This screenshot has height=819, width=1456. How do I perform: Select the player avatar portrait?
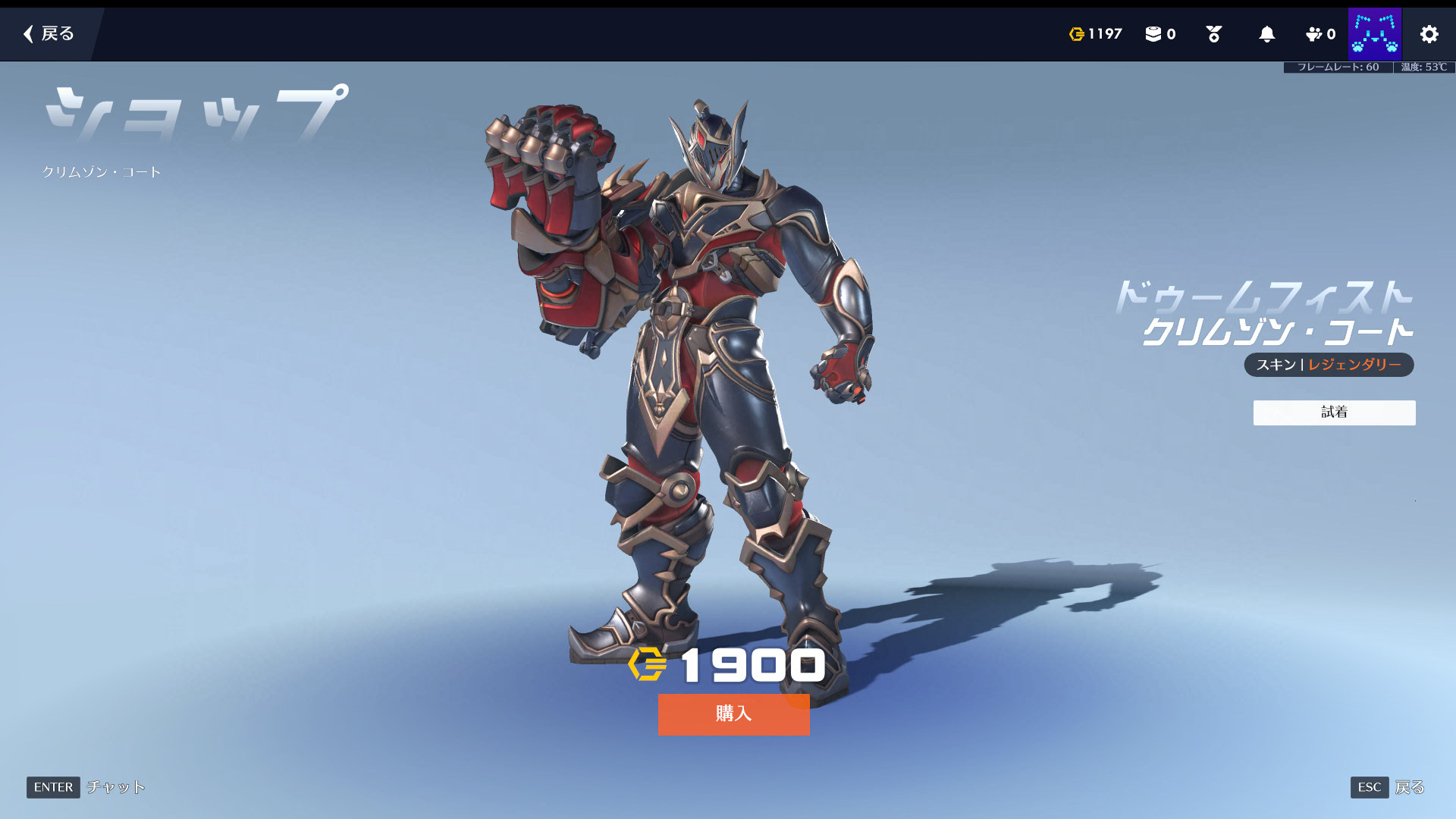coord(1374,34)
